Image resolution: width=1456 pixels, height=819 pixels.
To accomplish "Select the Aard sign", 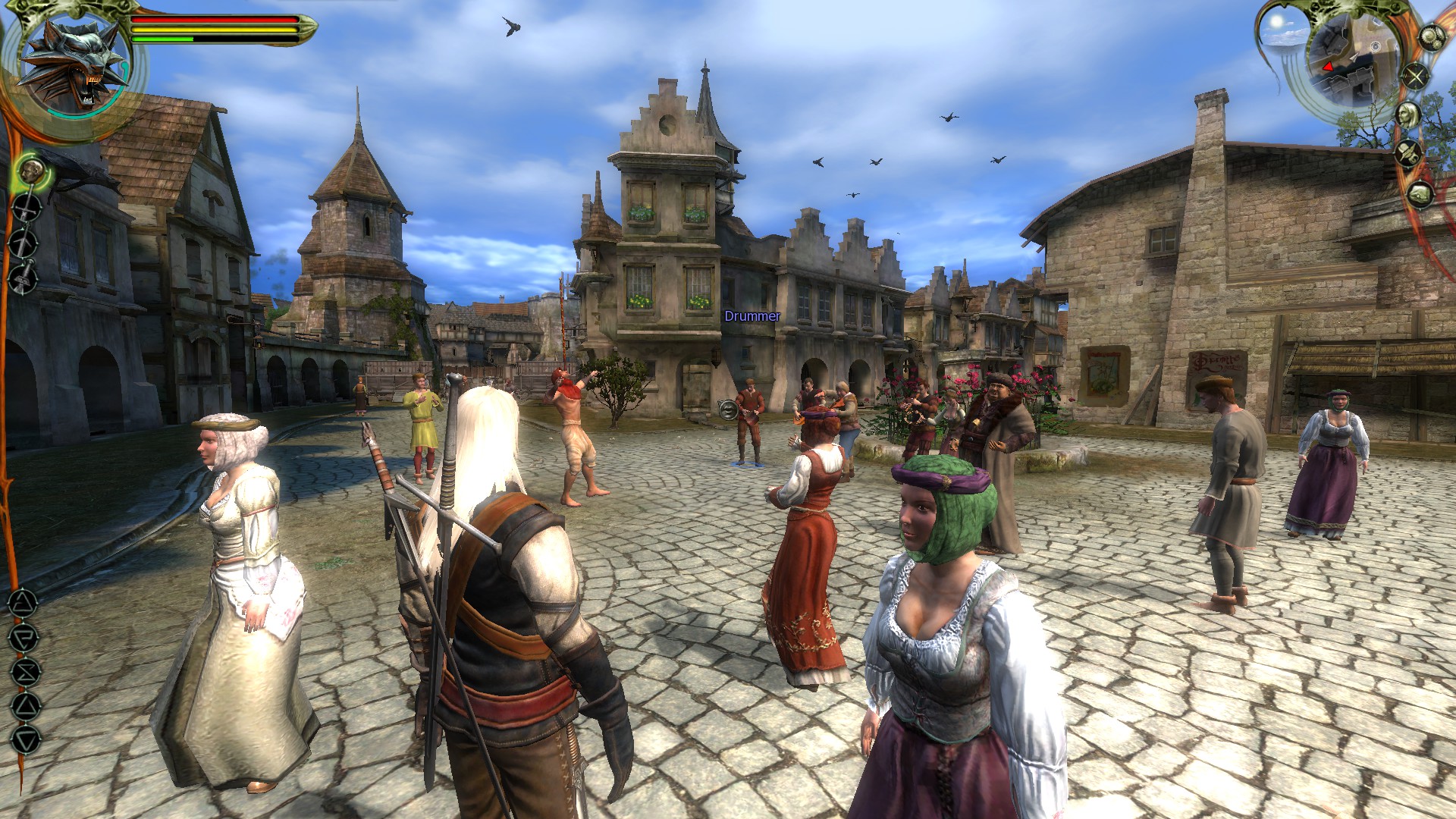I will [23, 604].
